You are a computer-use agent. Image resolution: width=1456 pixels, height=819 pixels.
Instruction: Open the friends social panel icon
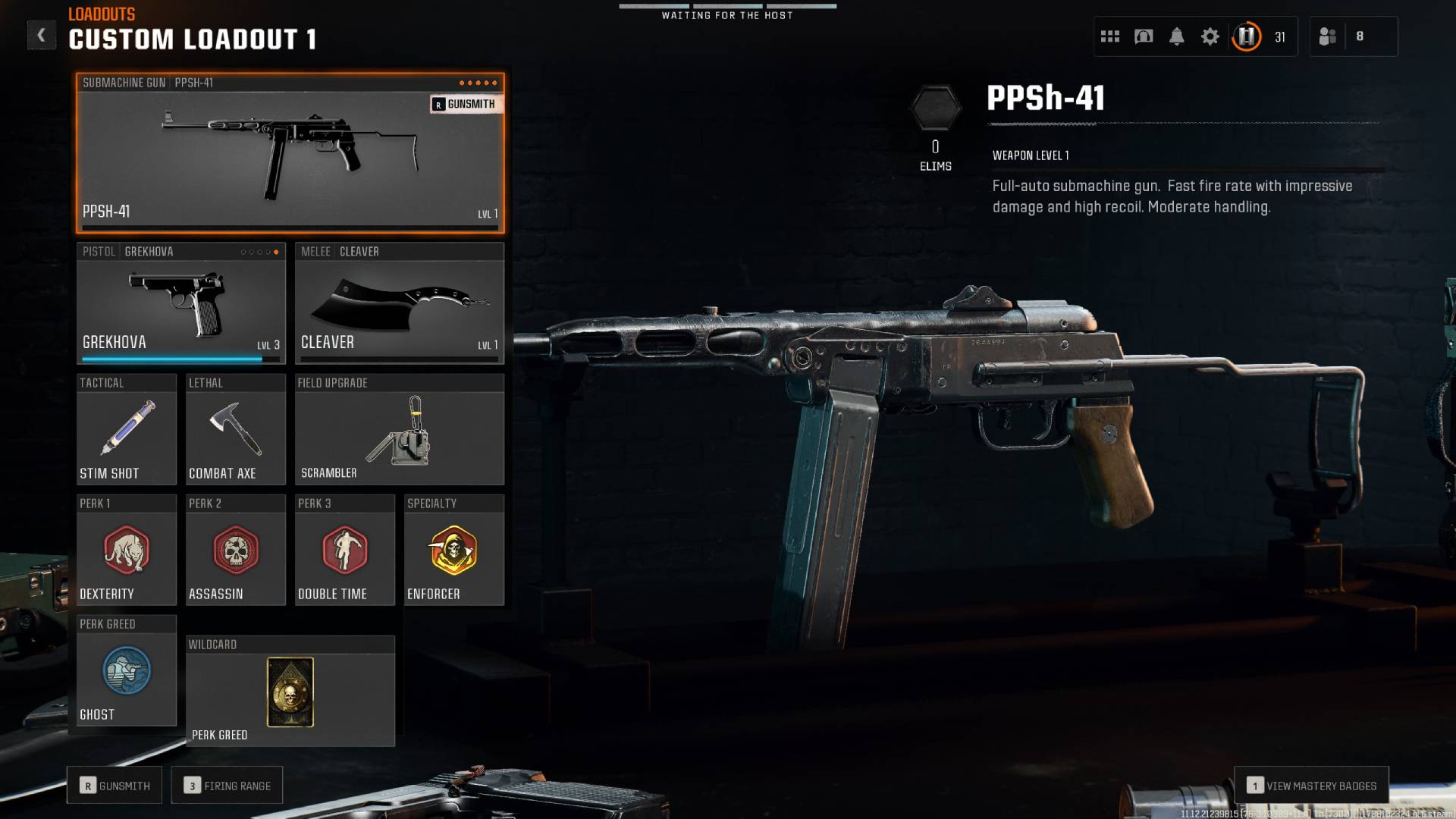1328,36
